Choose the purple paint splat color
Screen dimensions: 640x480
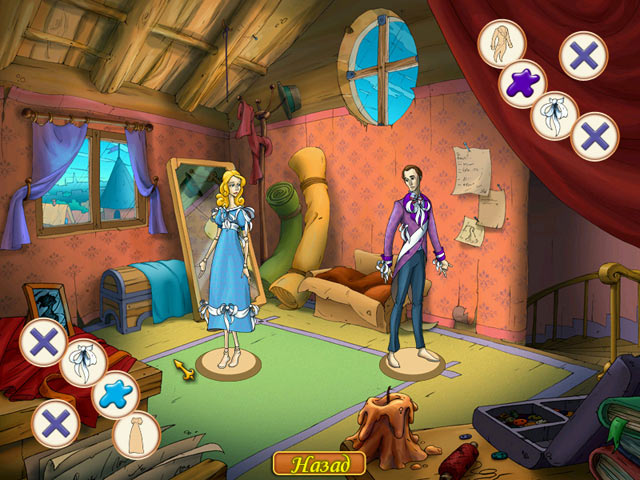click(520, 81)
